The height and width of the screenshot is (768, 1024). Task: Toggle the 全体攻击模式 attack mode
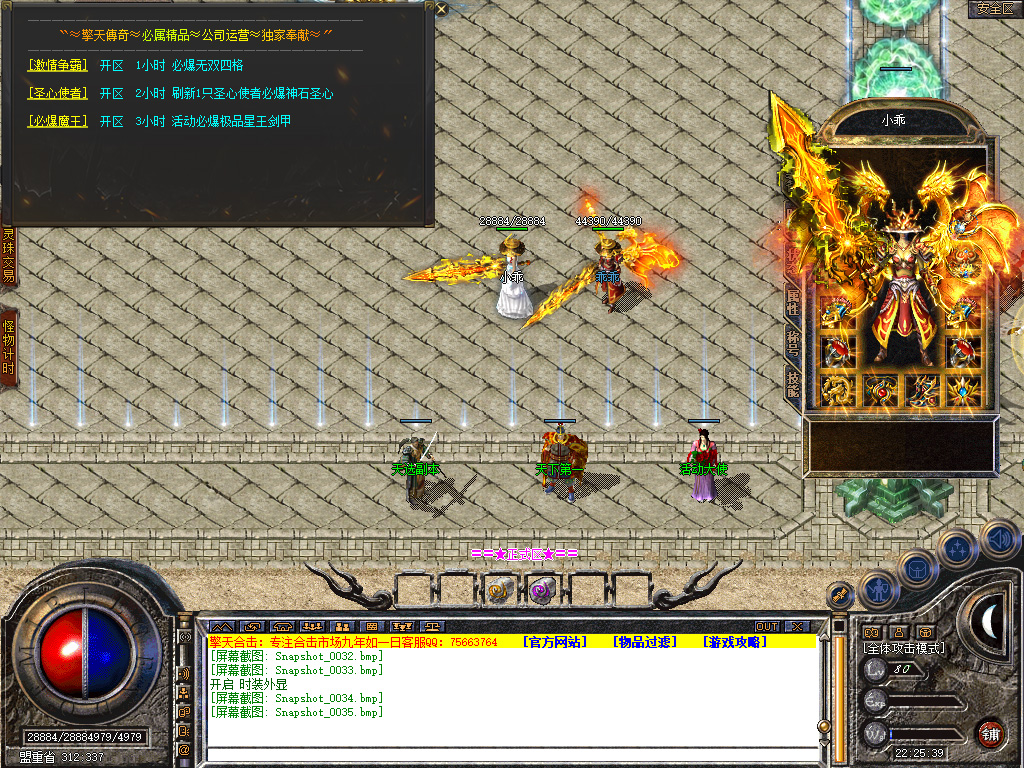(x=904, y=648)
